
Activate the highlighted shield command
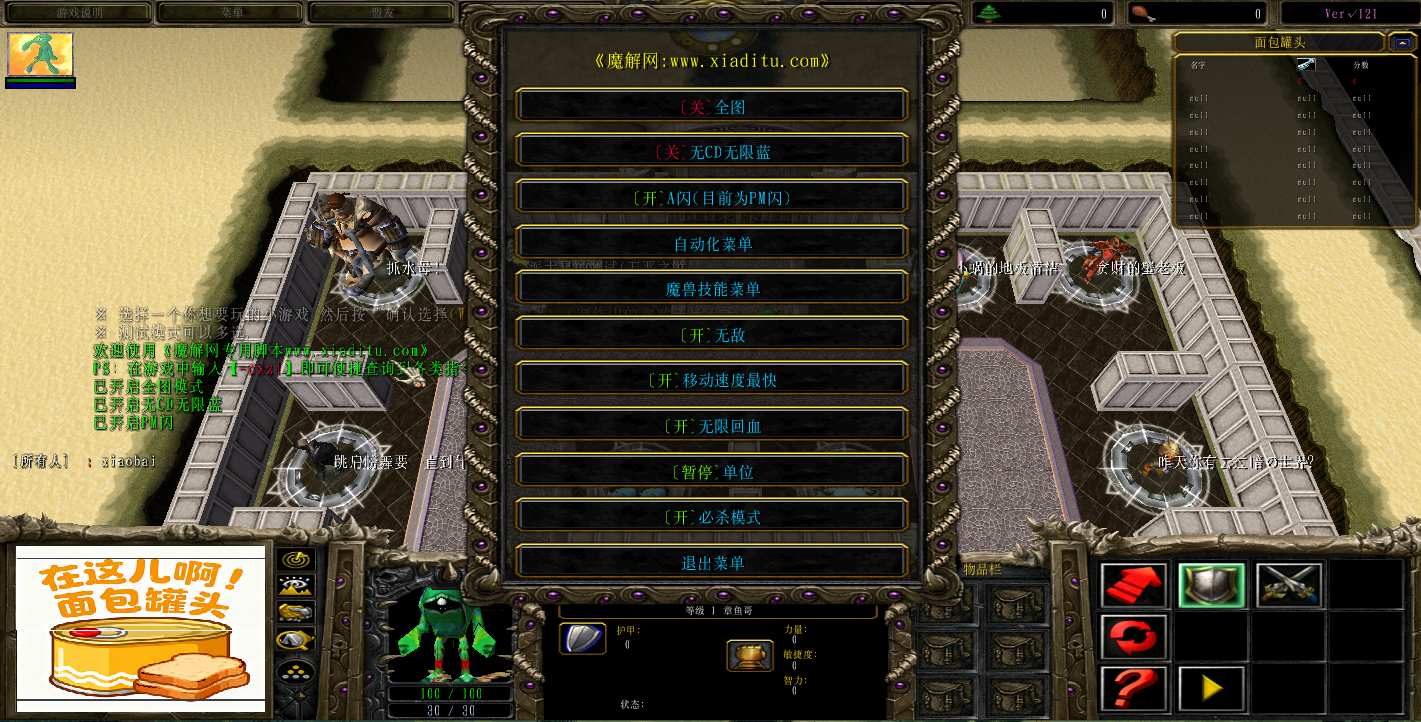click(1211, 585)
